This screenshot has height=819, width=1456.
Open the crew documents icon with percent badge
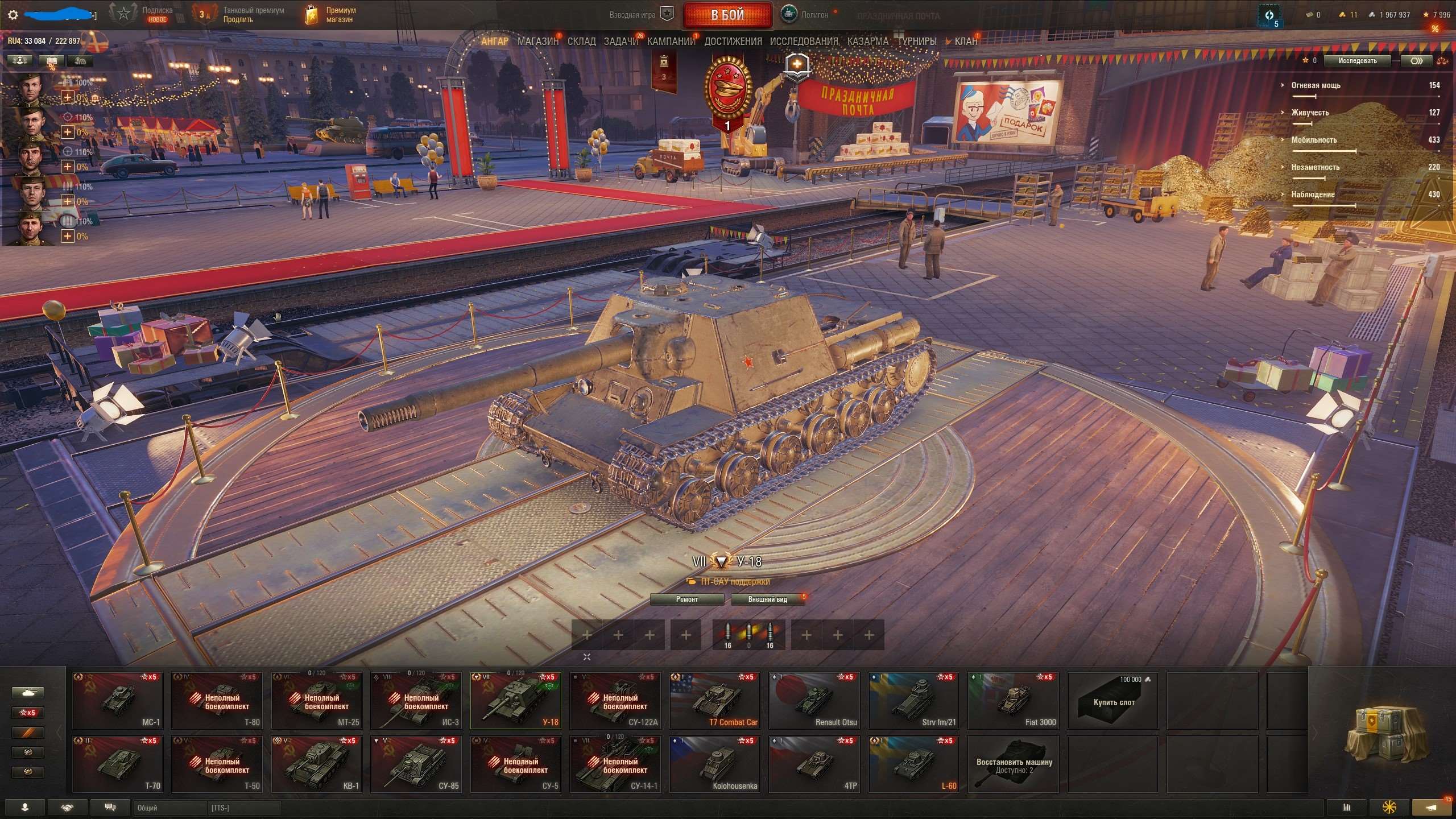point(51,60)
